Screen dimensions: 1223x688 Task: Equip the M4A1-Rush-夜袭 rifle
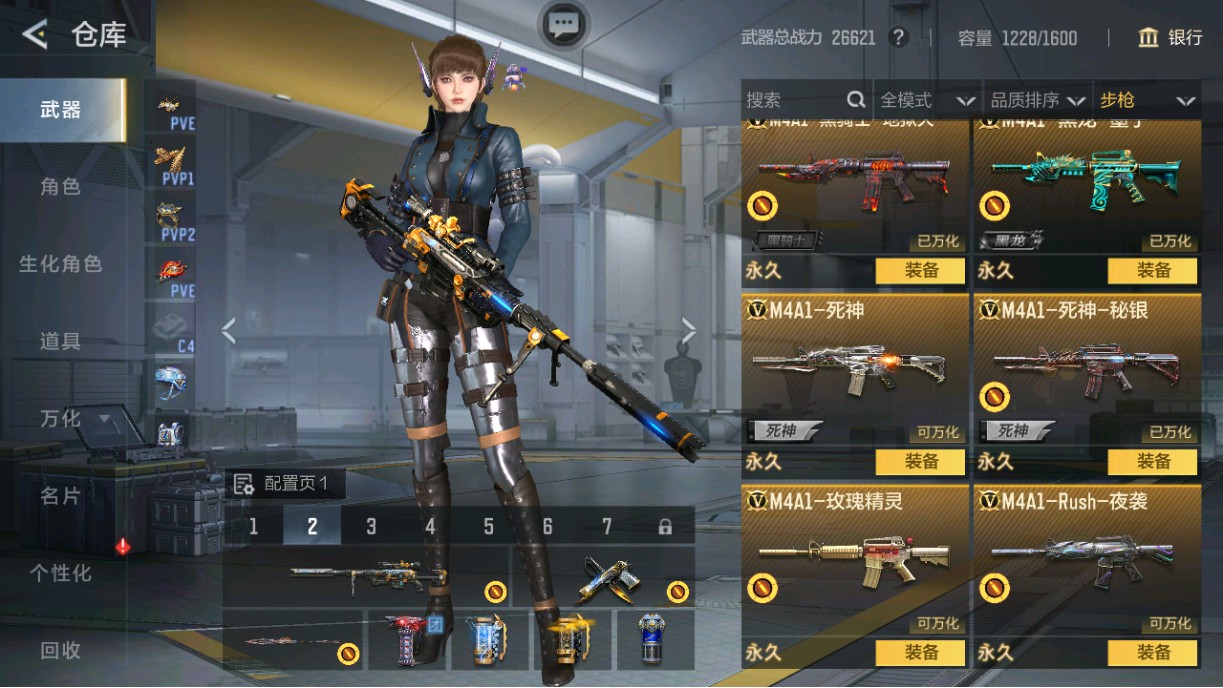click(1153, 653)
